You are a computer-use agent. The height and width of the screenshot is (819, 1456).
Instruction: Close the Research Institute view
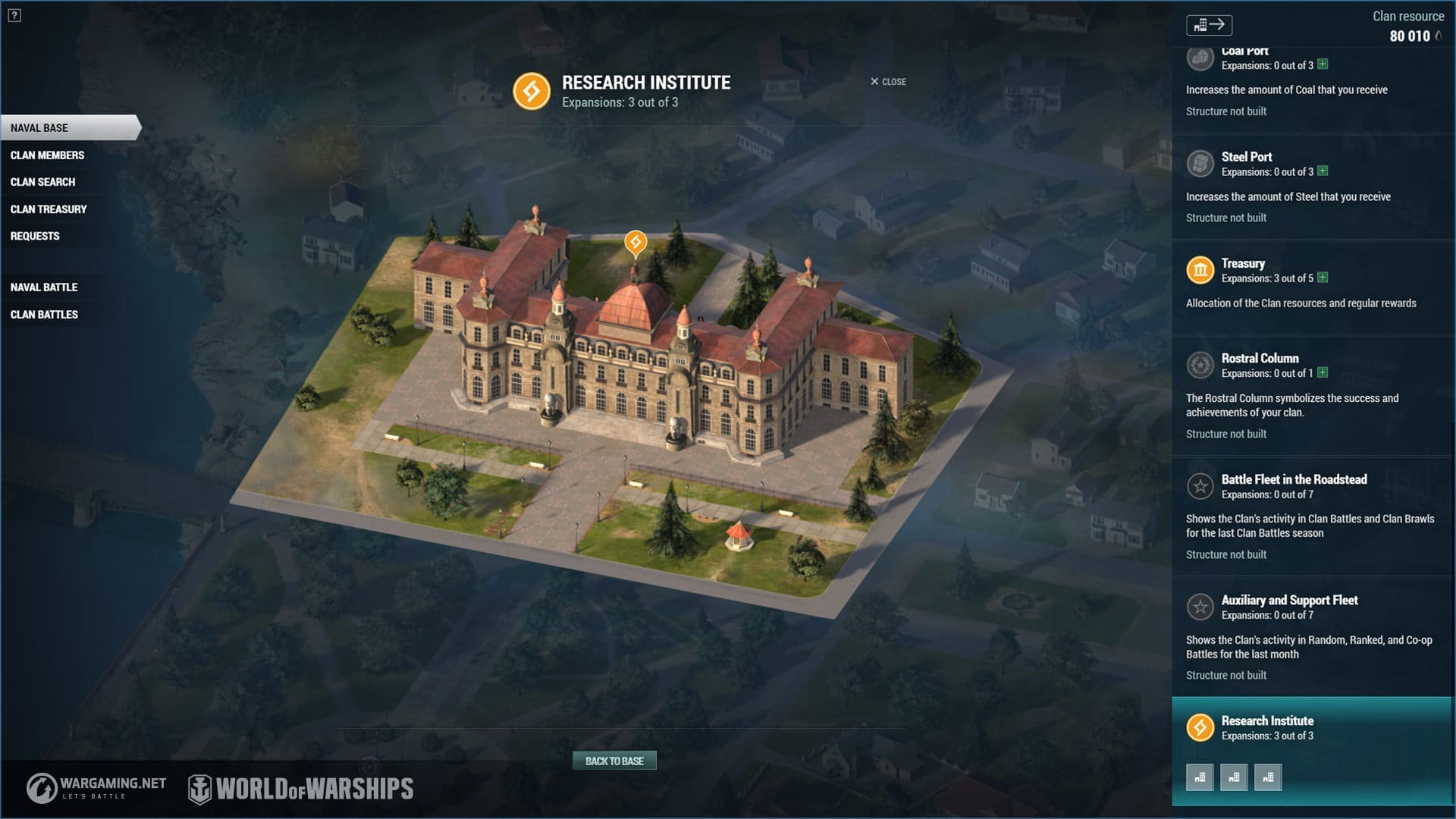[888, 82]
